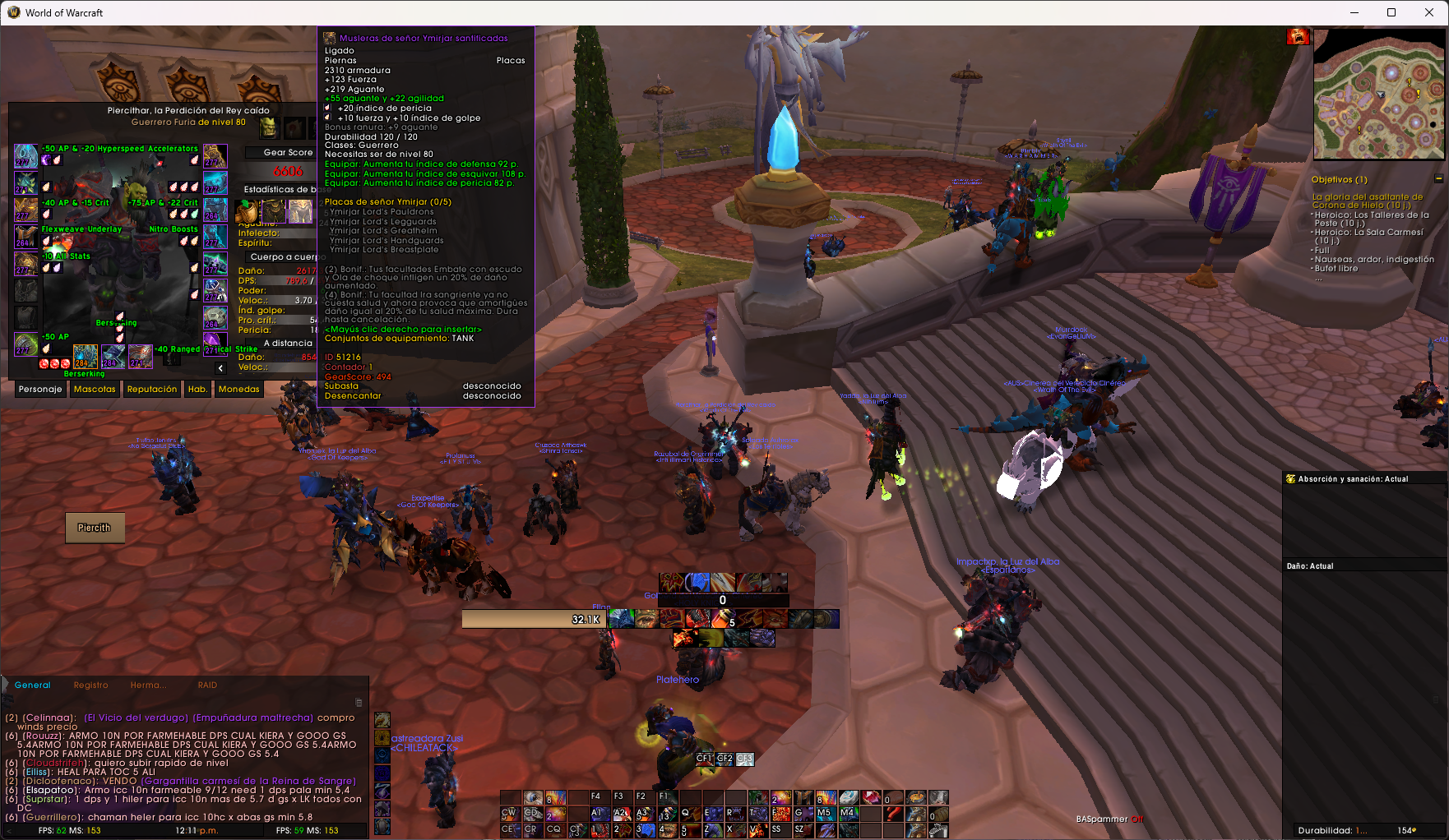Image resolution: width=1449 pixels, height=840 pixels.
Task: Select the Monedas tab
Action: coord(238,390)
